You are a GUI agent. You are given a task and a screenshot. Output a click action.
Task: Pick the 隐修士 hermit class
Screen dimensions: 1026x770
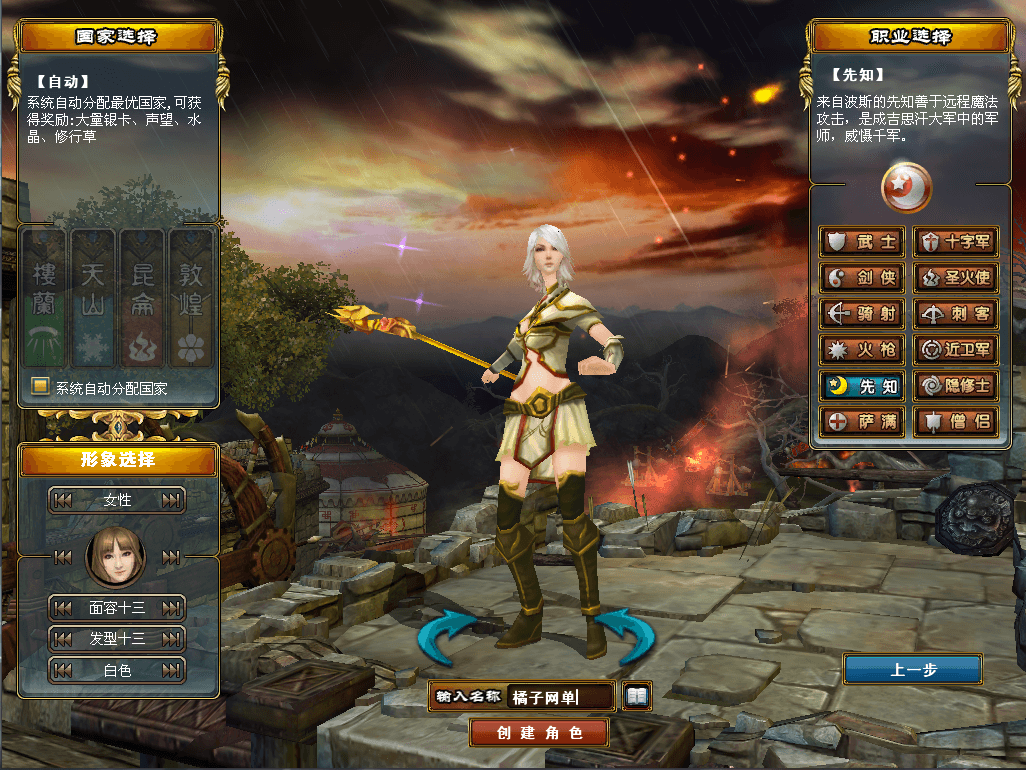coord(955,386)
